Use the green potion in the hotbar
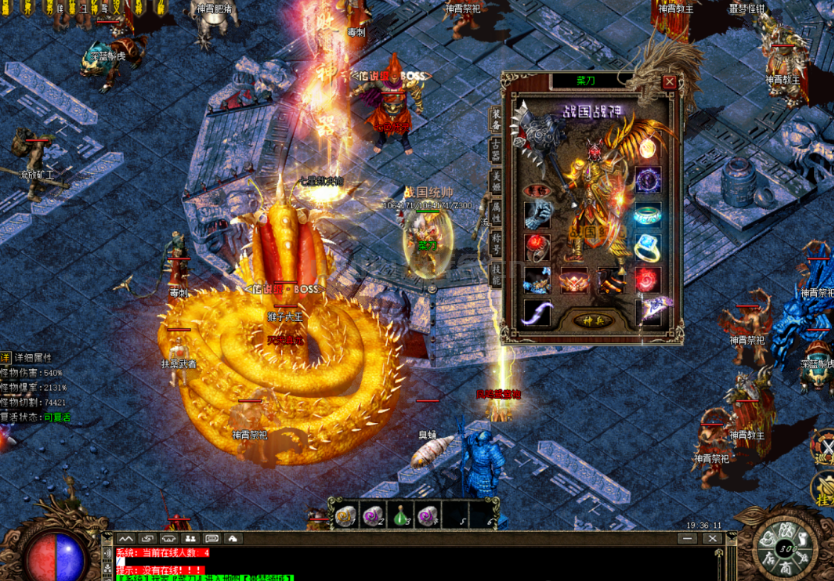This screenshot has width=834, height=581. pyautogui.click(x=400, y=516)
